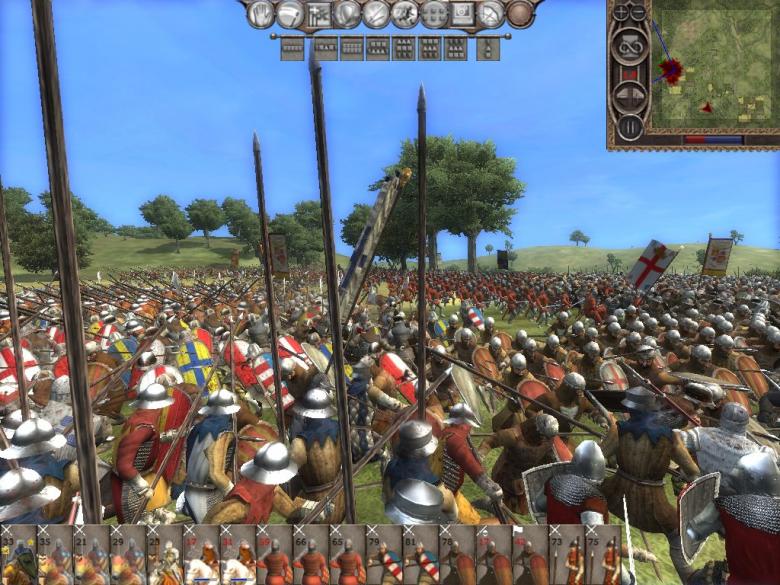780x585 pixels.
Task: Toggle the running man run order
Action: (x=405, y=14)
